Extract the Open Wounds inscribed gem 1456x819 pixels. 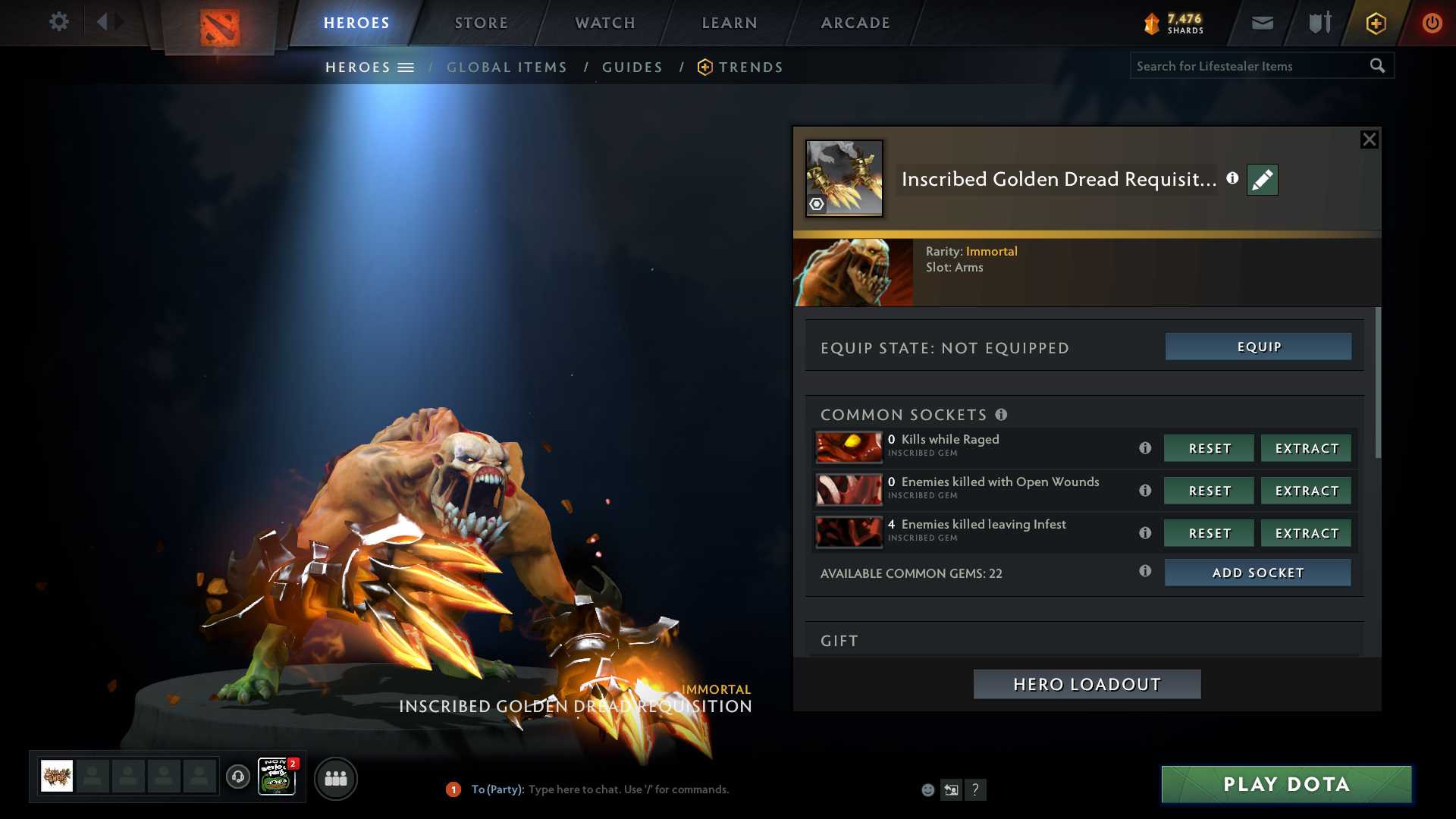click(1306, 491)
